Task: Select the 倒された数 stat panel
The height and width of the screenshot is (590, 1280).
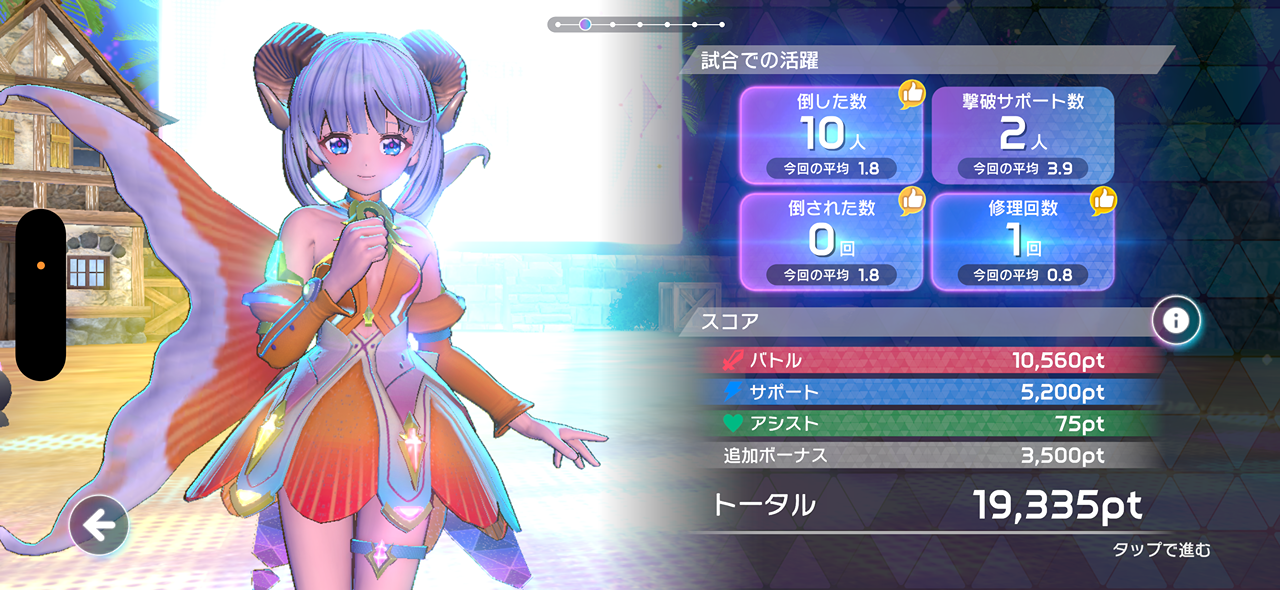Action: [829, 241]
